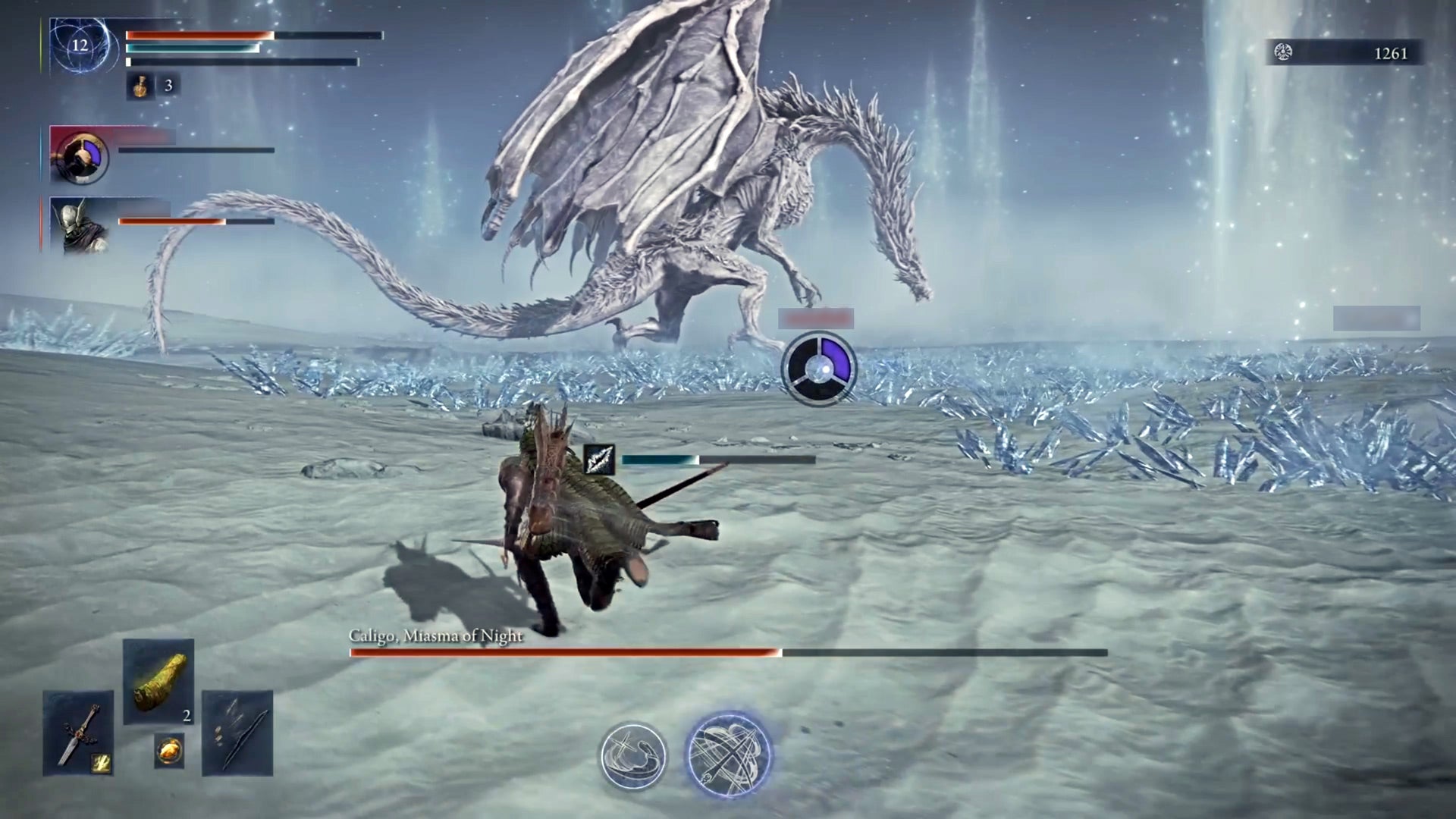Click the Crimson Flask icon below the health bars

pos(139,86)
